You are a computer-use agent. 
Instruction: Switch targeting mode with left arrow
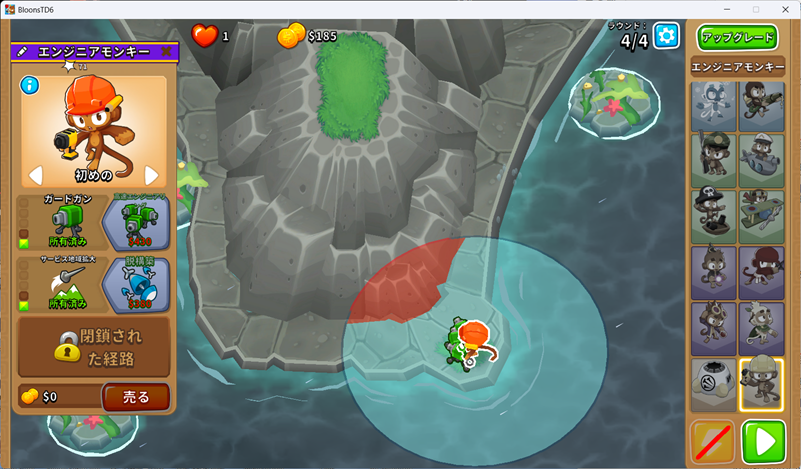point(36,176)
